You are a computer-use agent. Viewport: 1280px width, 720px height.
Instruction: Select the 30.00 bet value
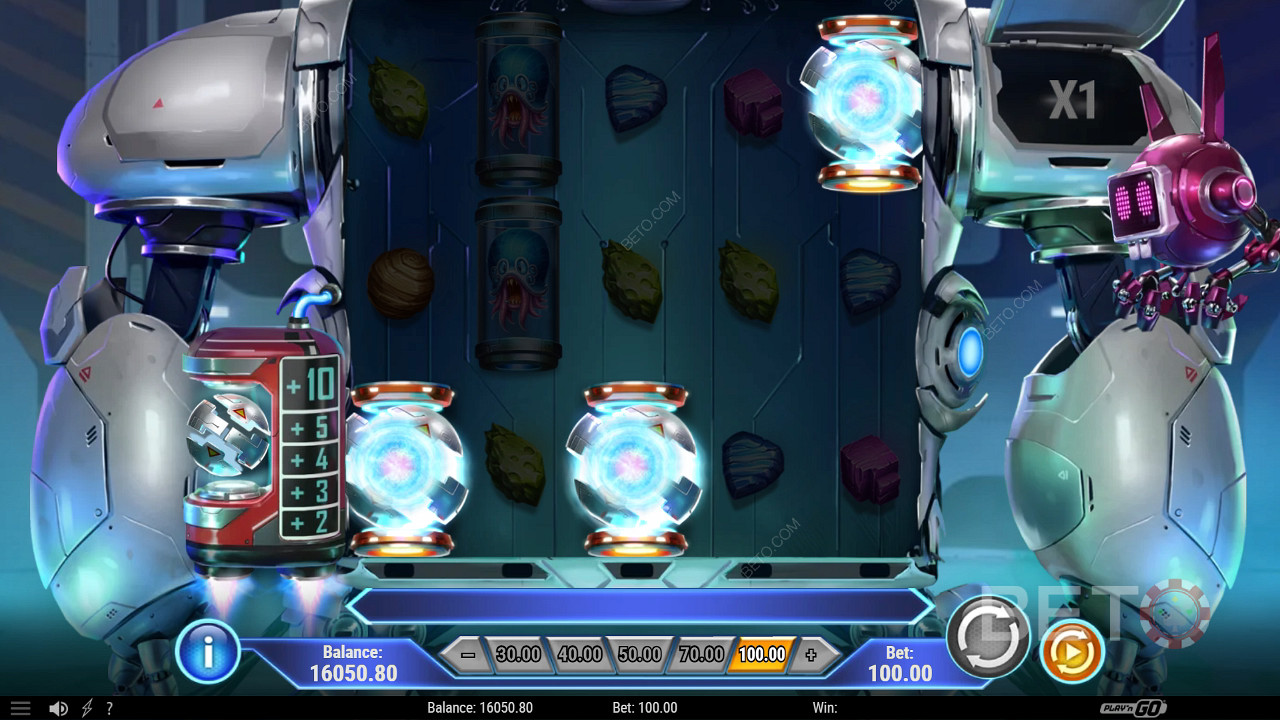(x=518, y=655)
